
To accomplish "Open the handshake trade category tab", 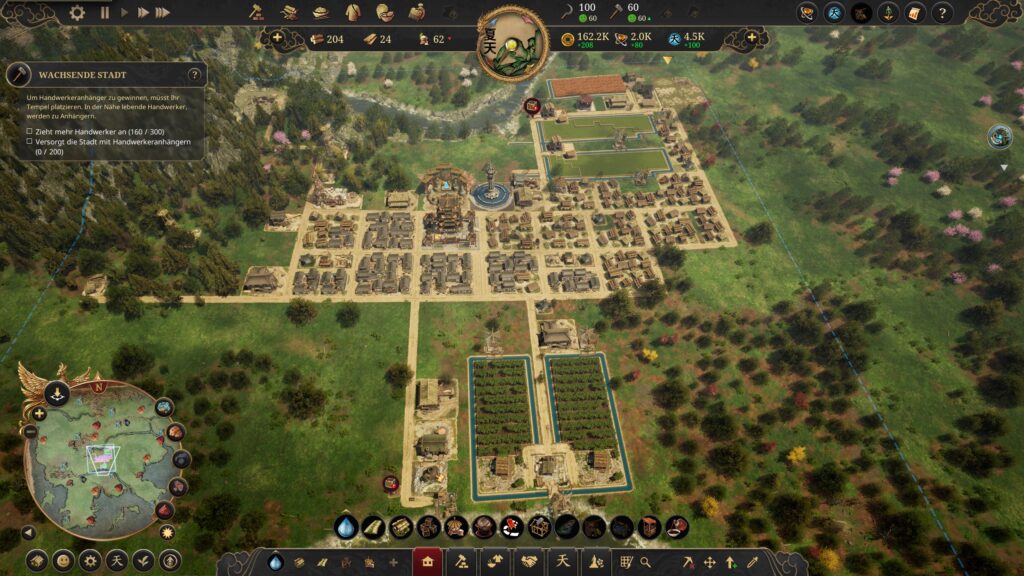I will 528,562.
